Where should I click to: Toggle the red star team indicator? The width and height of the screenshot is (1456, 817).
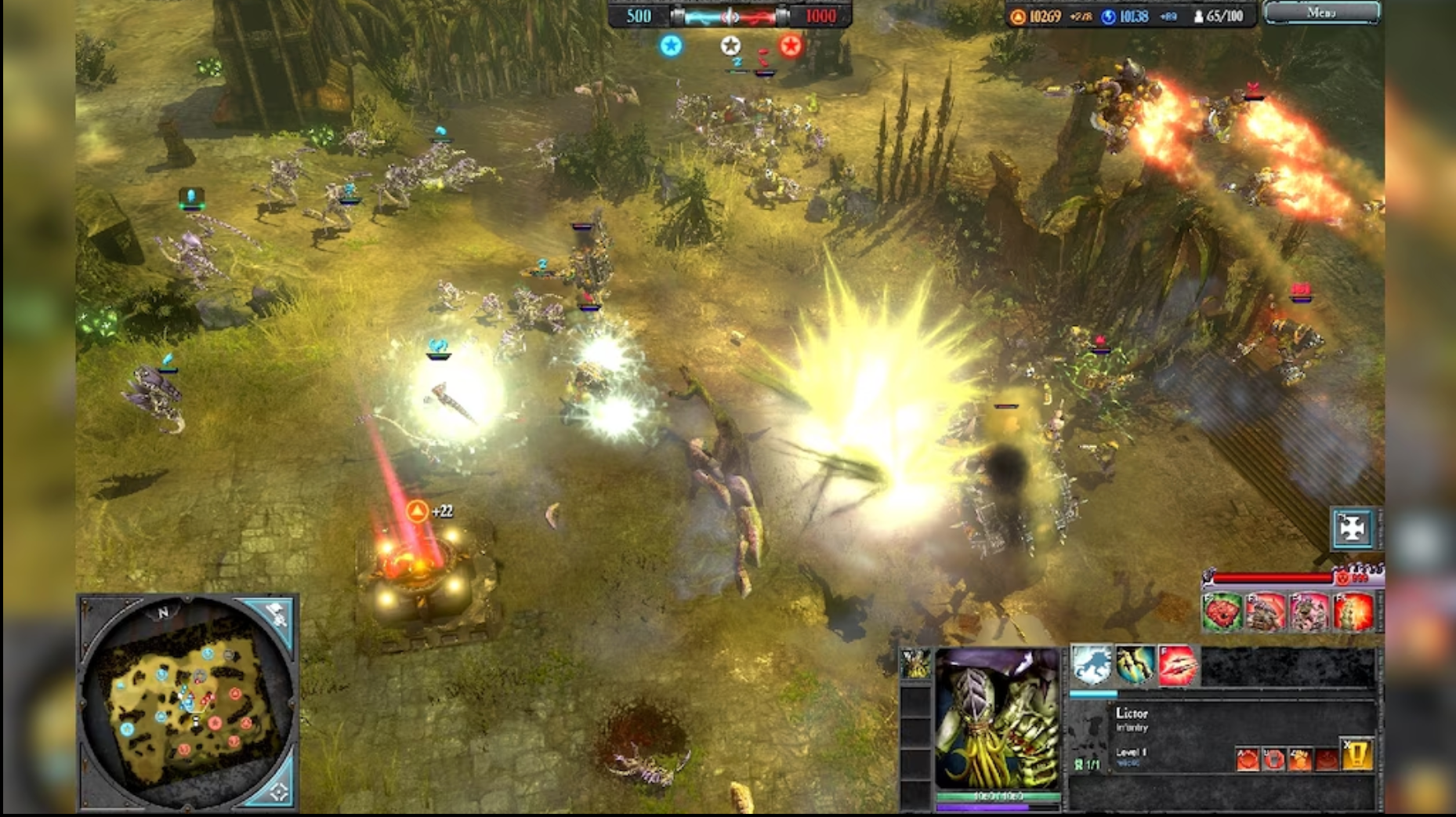[x=790, y=45]
